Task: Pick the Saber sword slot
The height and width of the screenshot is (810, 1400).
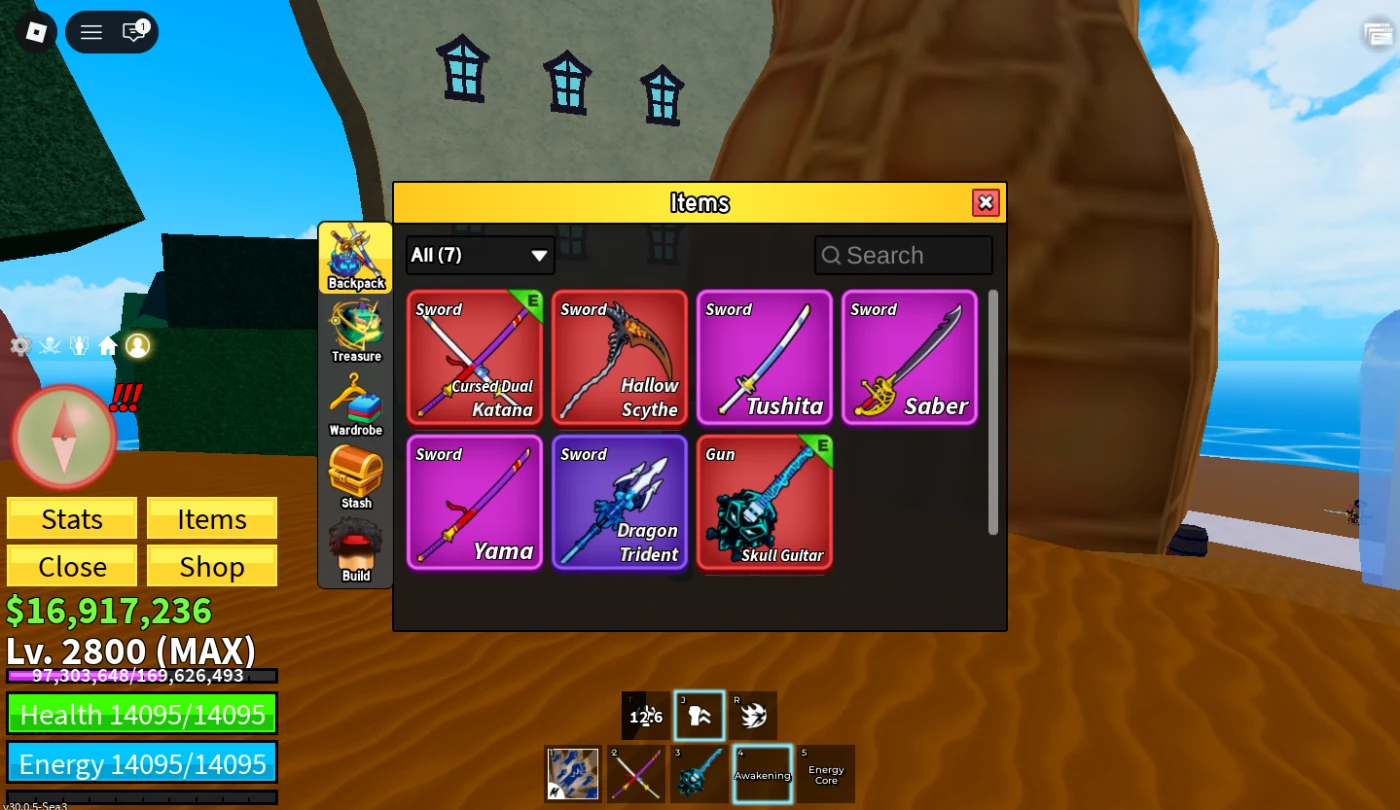Action: (x=910, y=358)
